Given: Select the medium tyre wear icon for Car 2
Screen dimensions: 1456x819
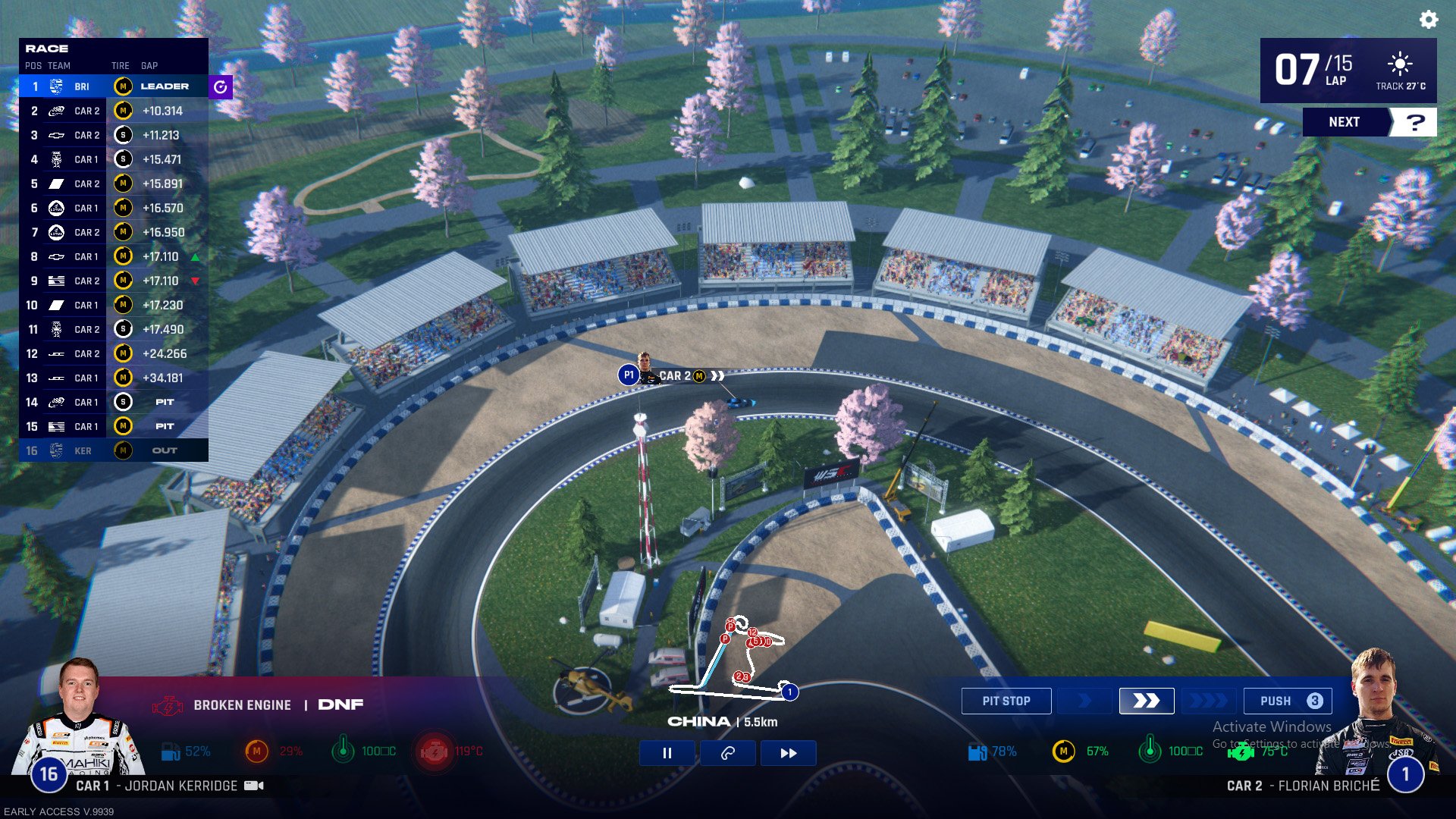Looking at the screenshot, I should click(x=1063, y=752).
